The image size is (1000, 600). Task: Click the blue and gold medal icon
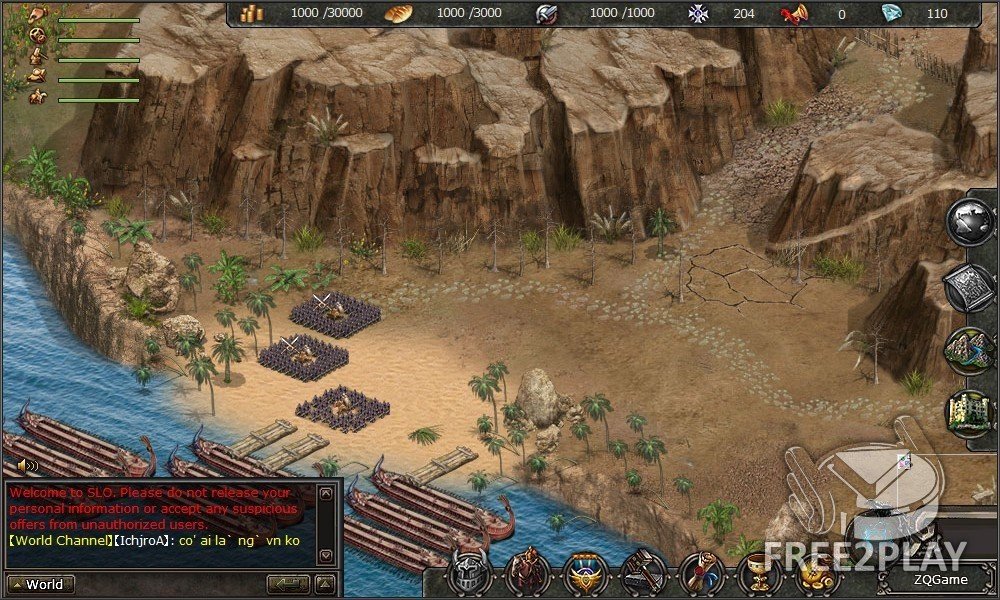[x=583, y=574]
